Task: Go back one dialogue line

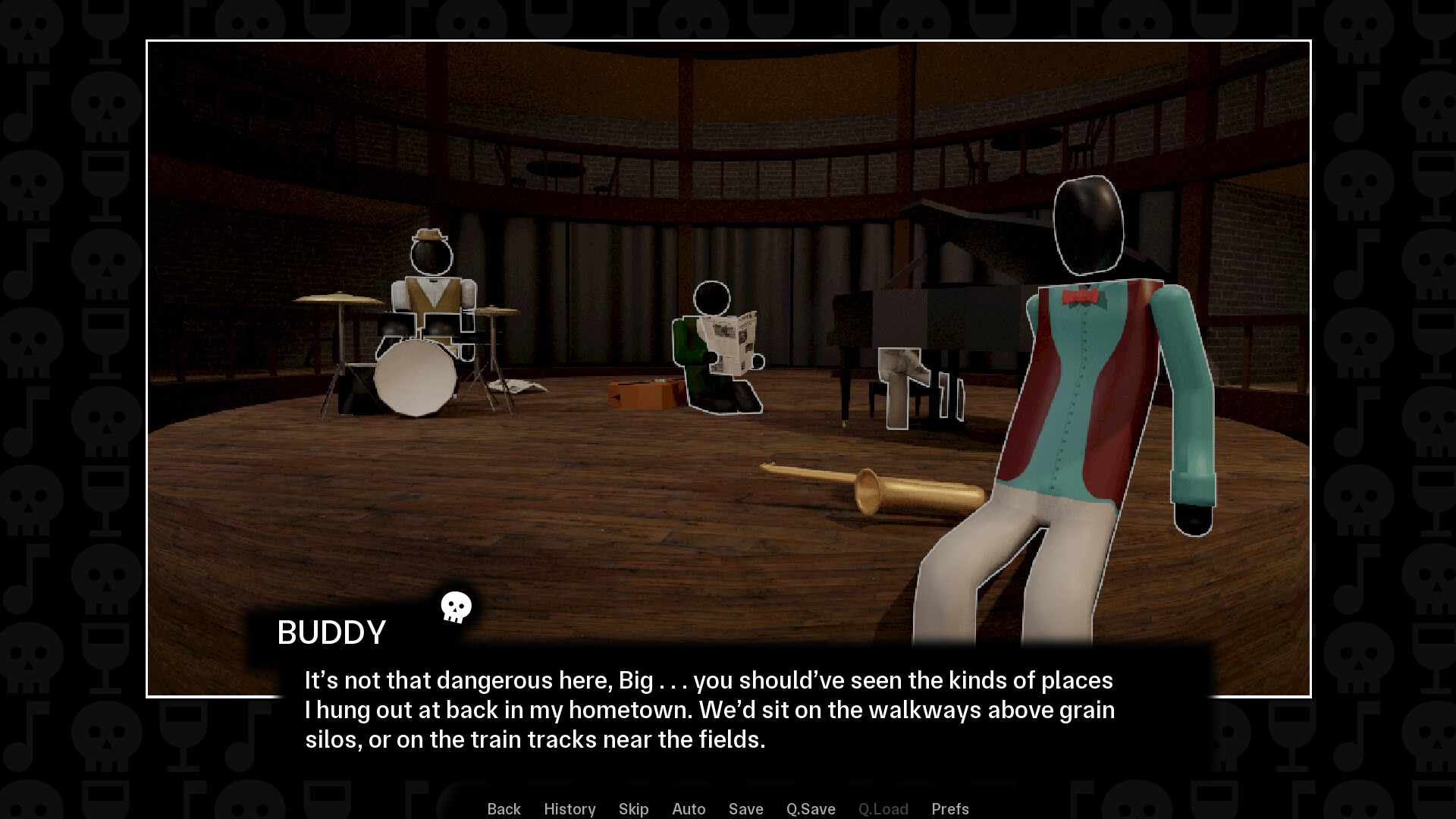Action: click(504, 808)
